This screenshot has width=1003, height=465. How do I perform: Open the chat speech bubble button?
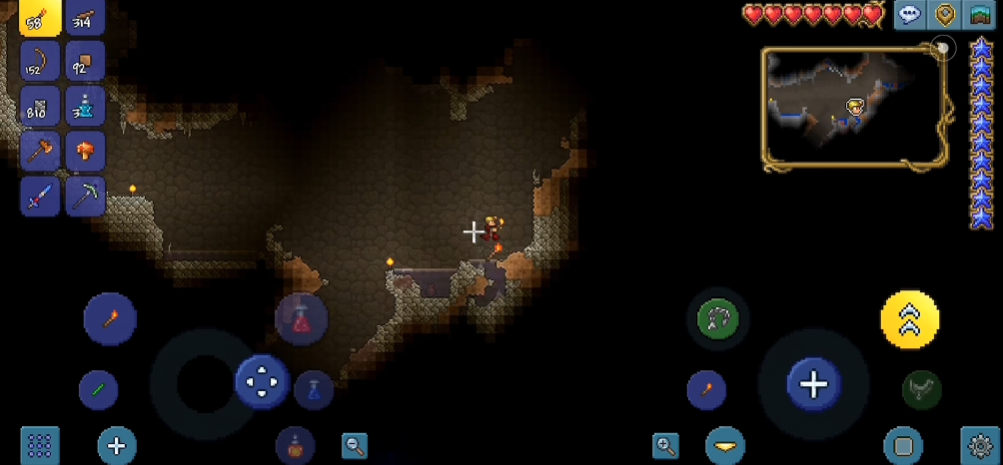(x=909, y=15)
